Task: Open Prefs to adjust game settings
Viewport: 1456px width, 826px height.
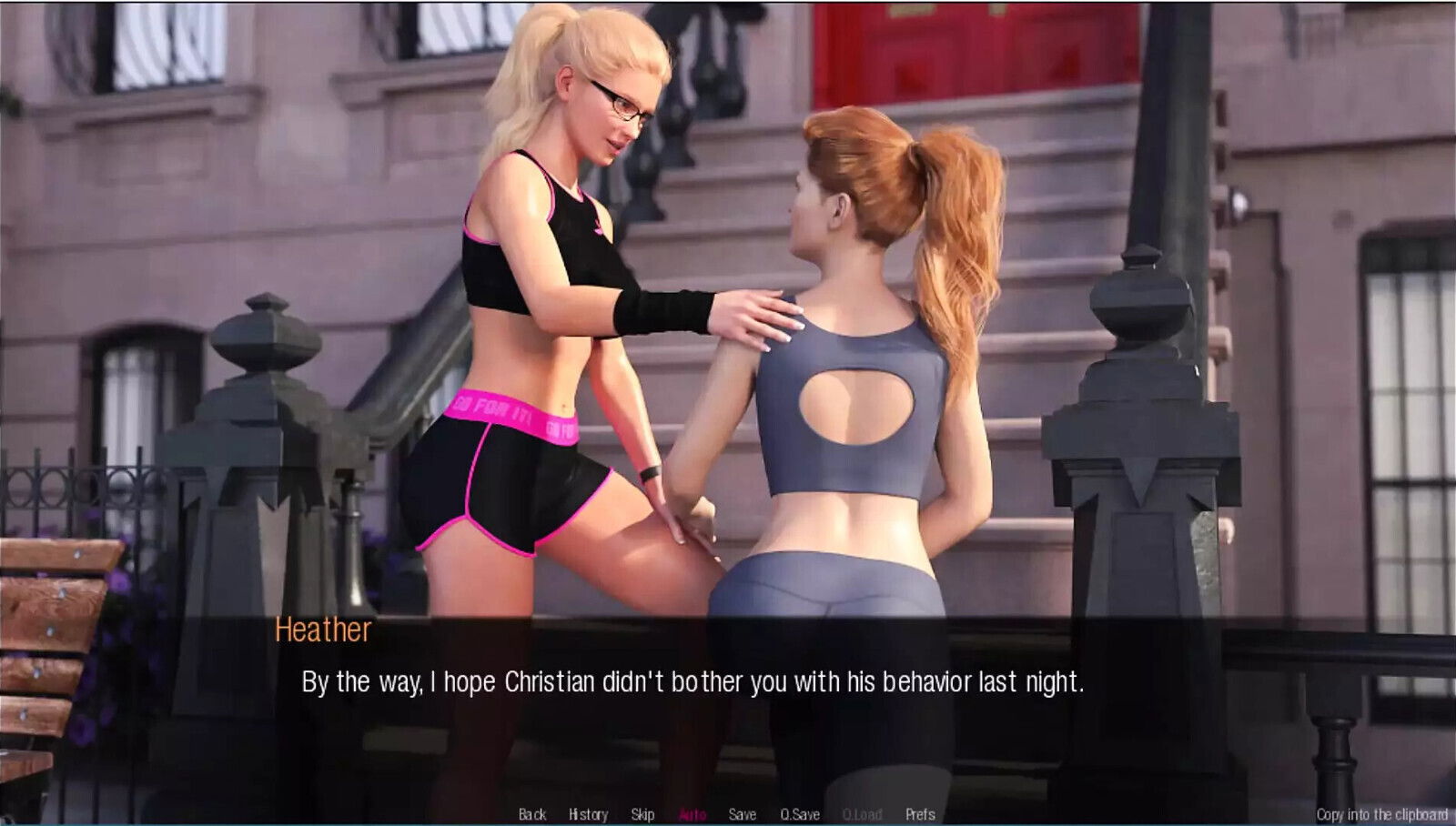Action: click(x=921, y=814)
